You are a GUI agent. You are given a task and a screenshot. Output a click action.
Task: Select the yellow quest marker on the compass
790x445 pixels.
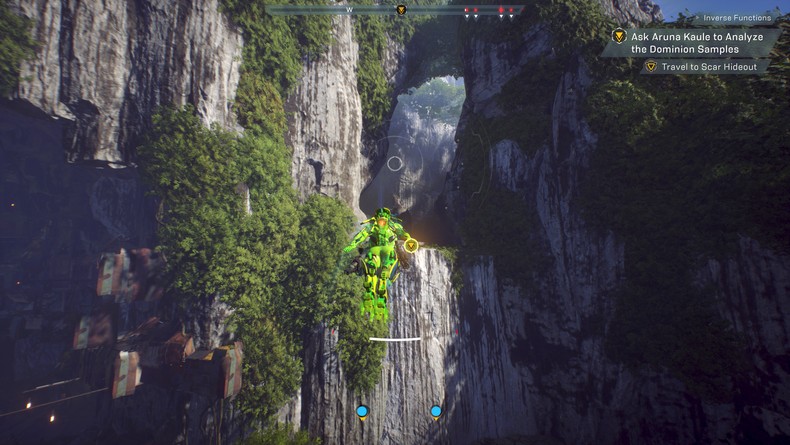pos(401,10)
